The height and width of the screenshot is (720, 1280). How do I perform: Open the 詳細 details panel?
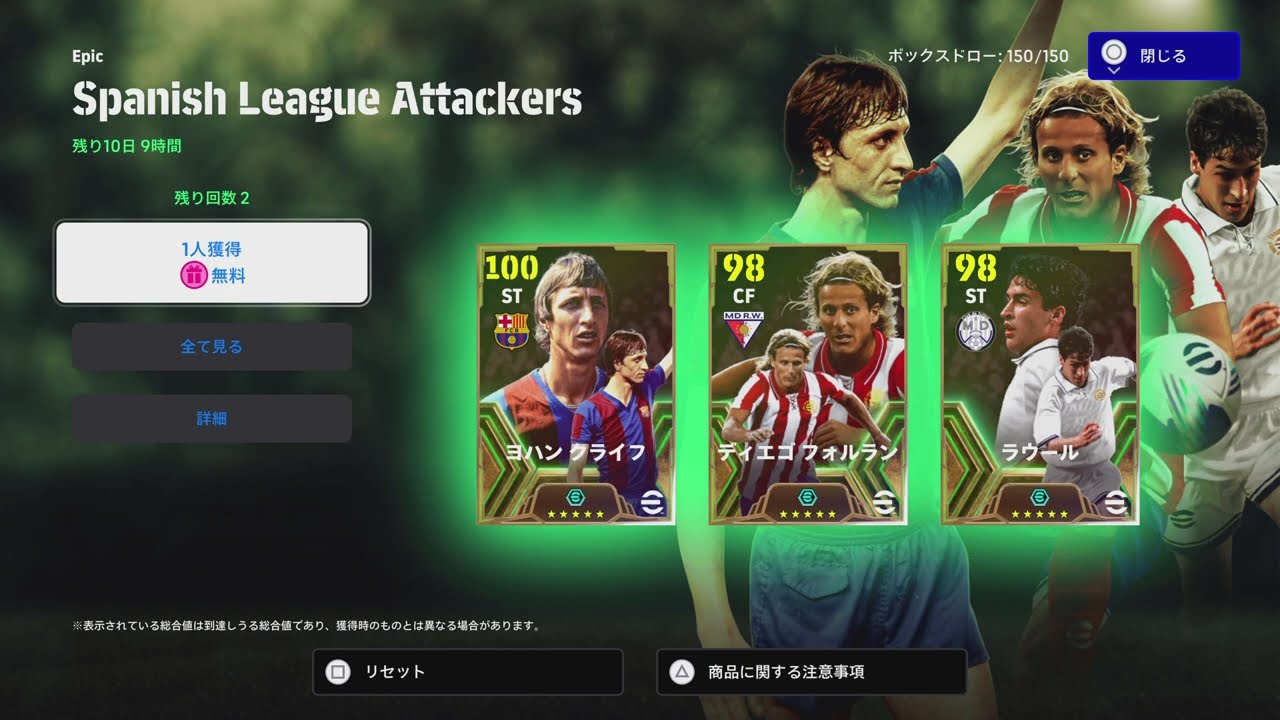[211, 417]
